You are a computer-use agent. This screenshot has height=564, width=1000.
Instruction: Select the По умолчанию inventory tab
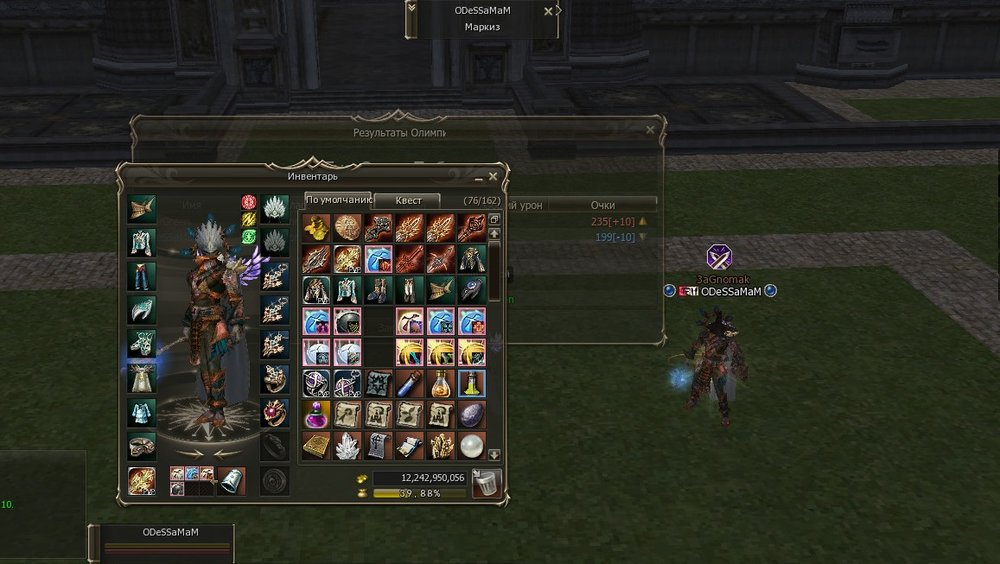(337, 200)
